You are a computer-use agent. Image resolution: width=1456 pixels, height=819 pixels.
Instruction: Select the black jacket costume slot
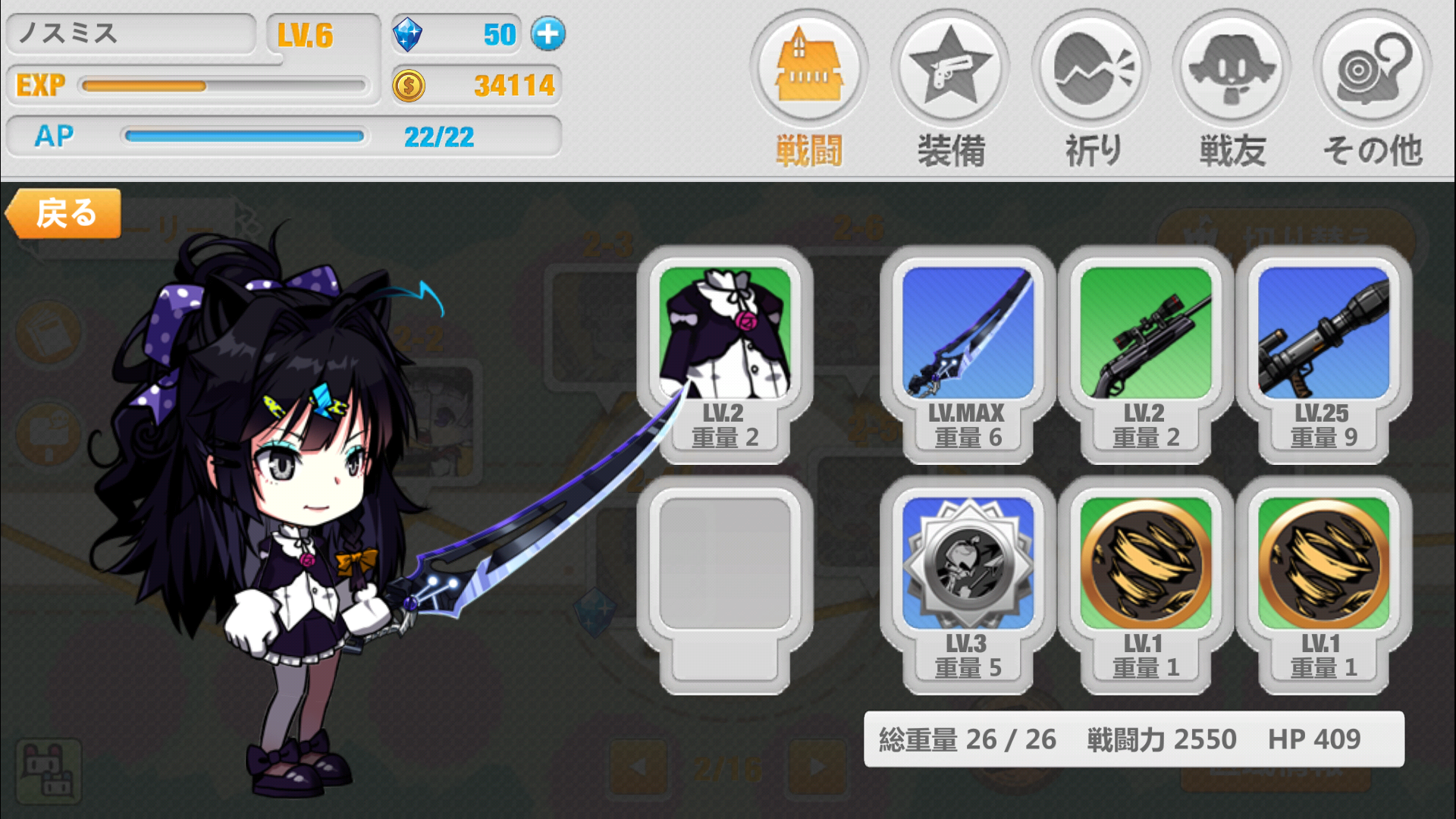tap(725, 353)
